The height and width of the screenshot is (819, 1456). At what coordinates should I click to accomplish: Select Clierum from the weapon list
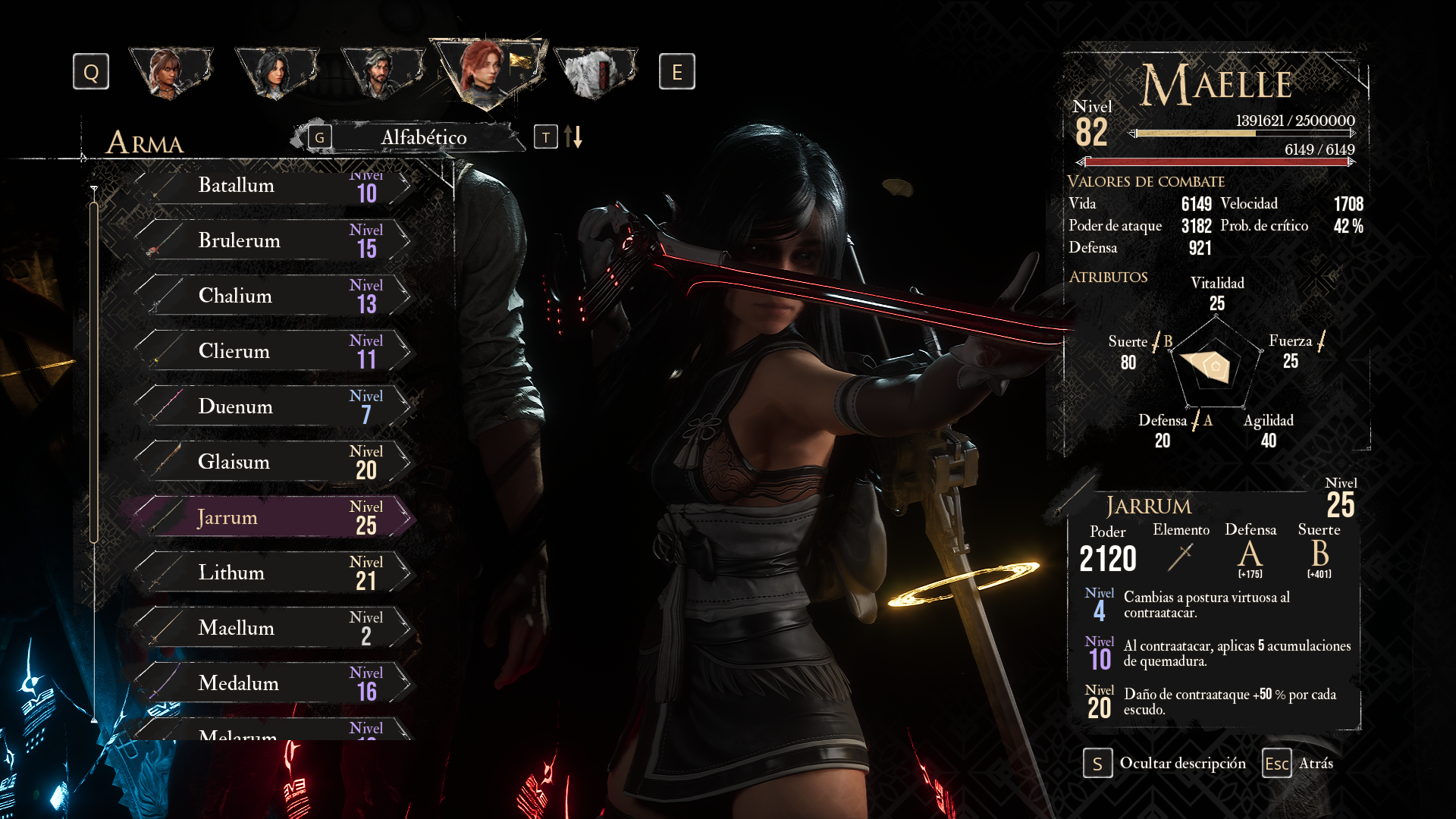tap(273, 351)
